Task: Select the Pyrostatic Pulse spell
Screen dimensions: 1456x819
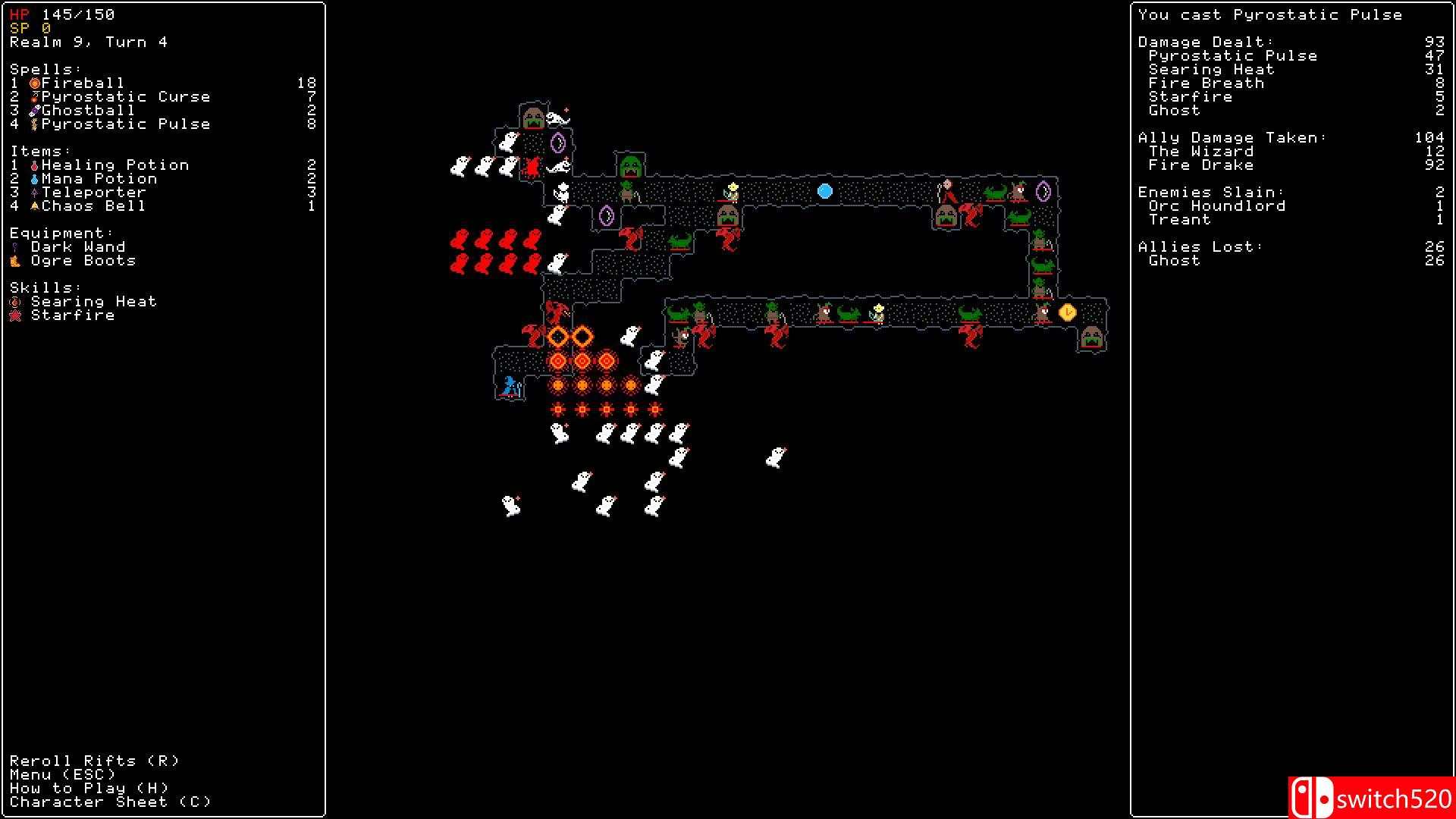Action: 127,124
